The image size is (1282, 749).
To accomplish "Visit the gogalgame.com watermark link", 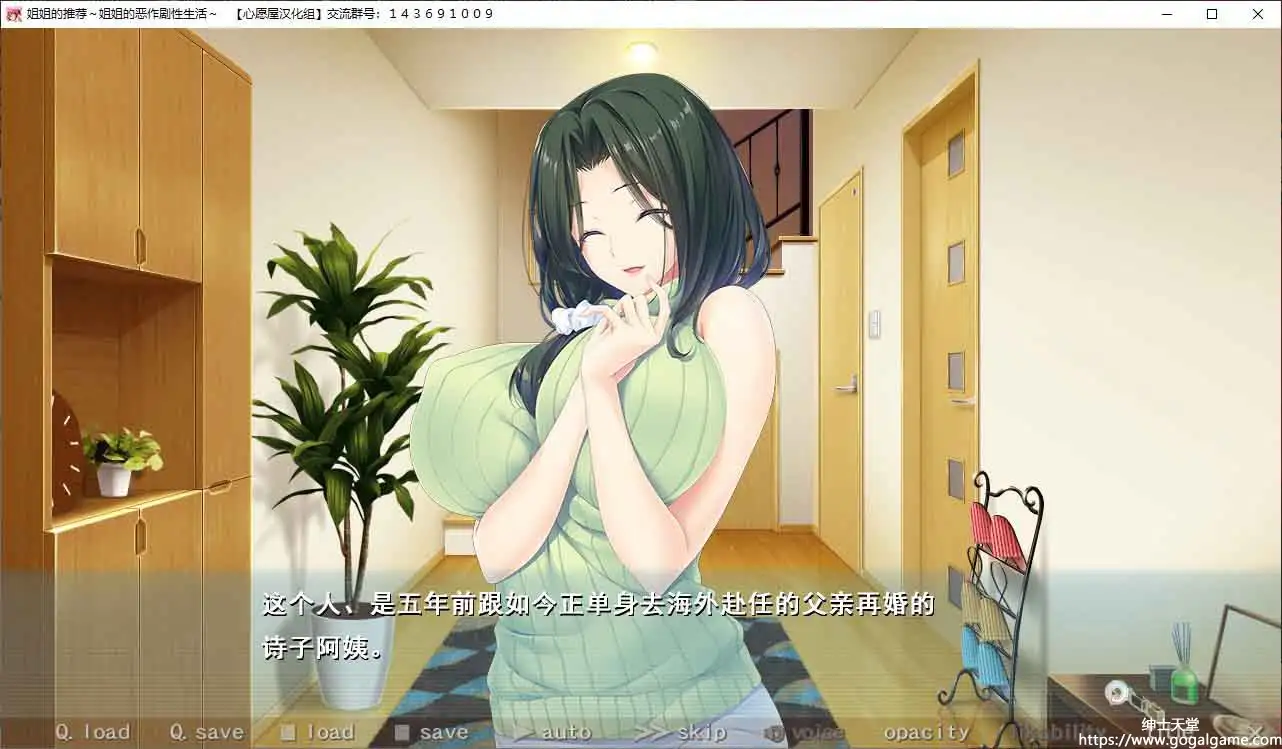I will pyautogui.click(x=1181, y=741).
